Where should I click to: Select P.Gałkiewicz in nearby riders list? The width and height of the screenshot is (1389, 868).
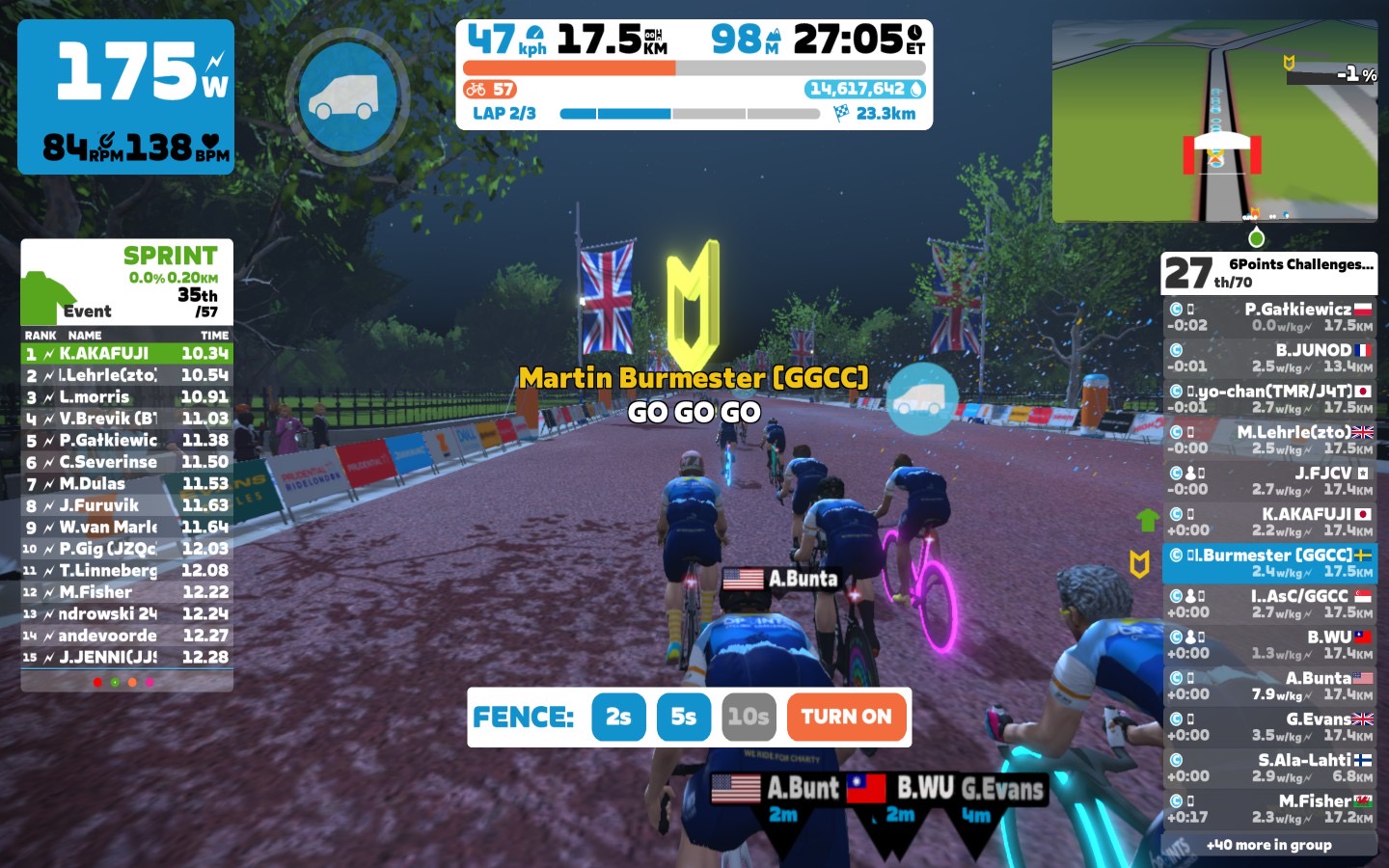1269,316
